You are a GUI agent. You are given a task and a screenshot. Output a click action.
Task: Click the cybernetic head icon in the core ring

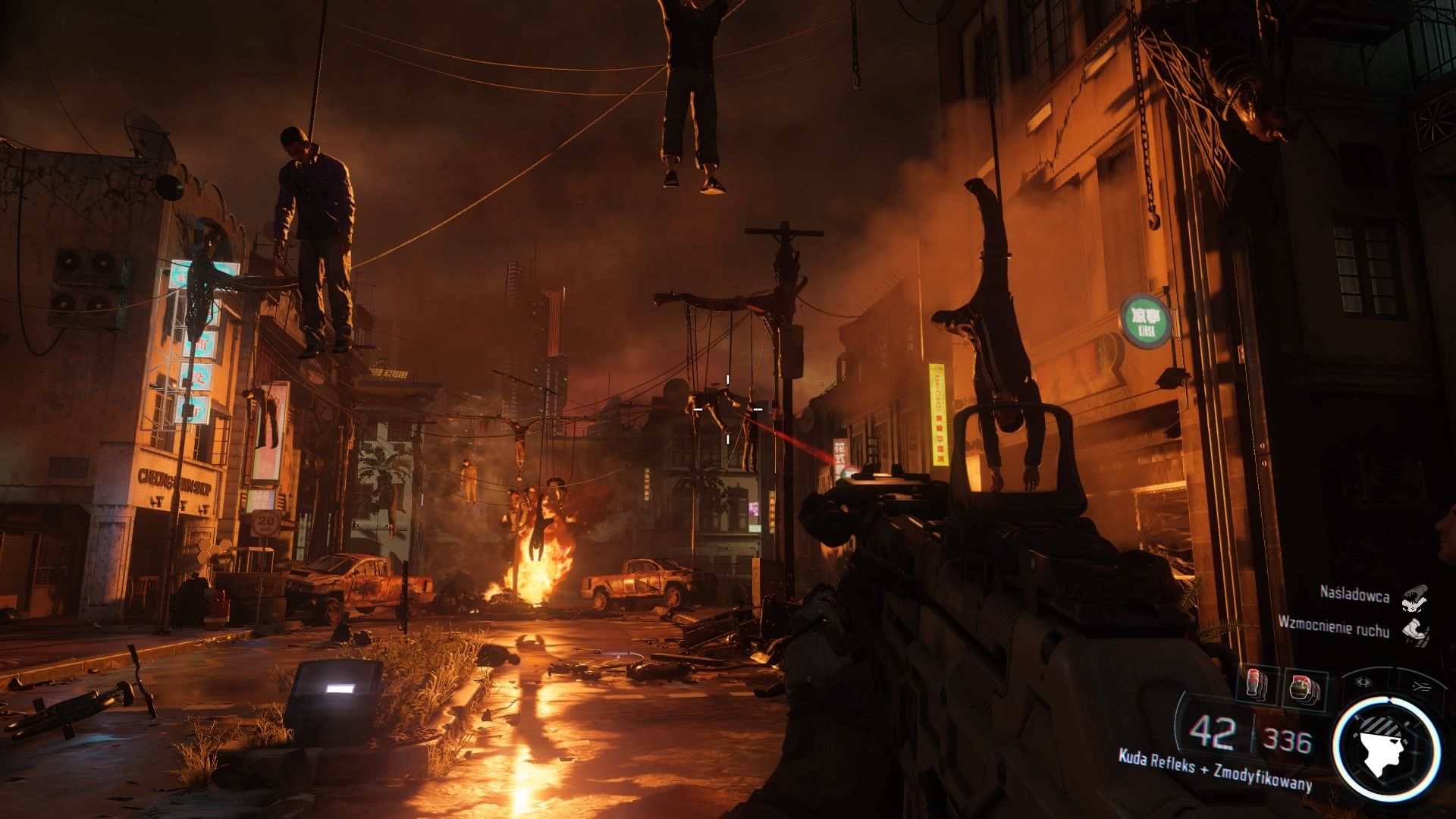pyautogui.click(x=1388, y=749)
